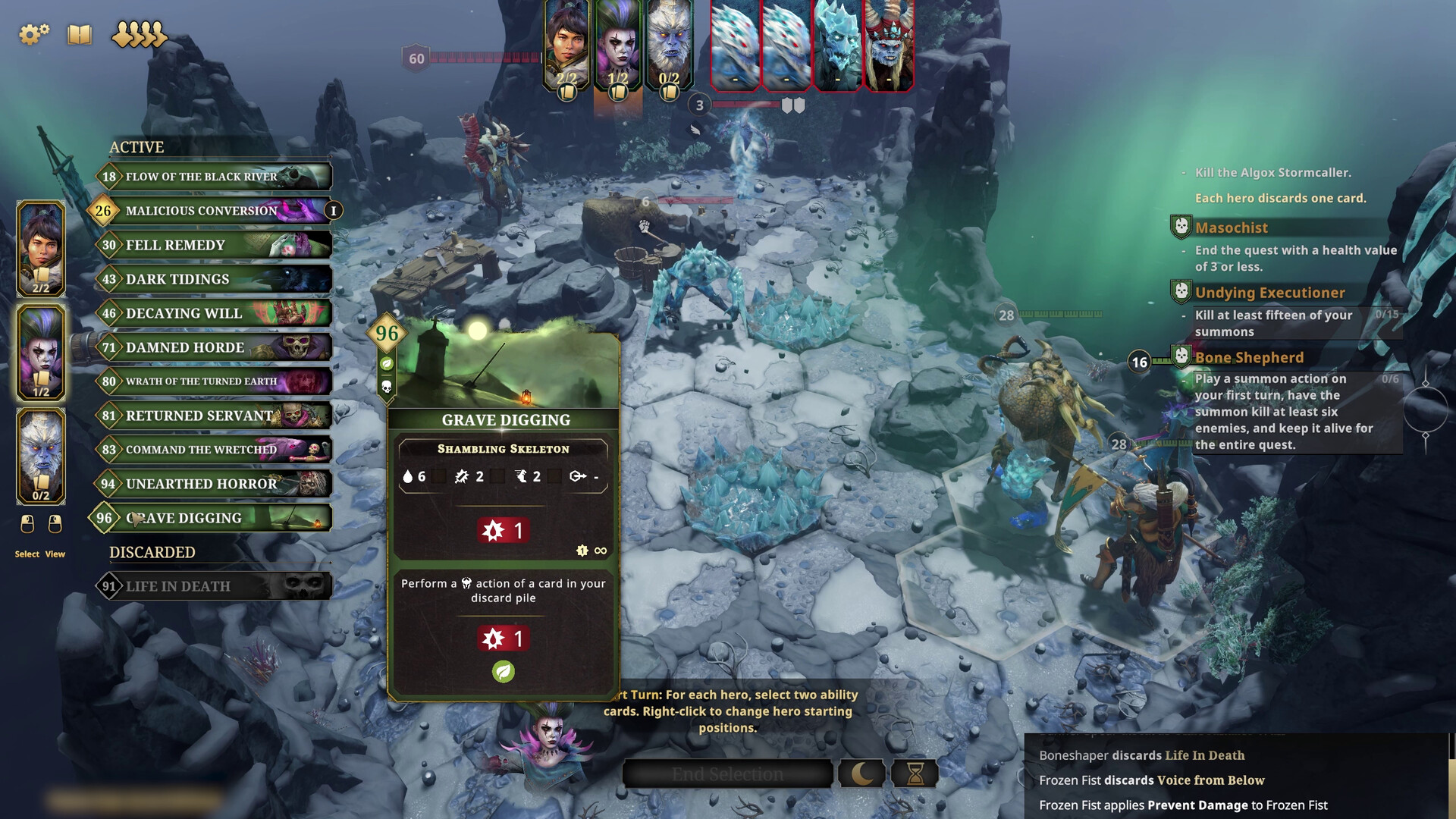This screenshot has height=819, width=1456.
Task: Open the journal book icon at top left
Action: pos(78,35)
